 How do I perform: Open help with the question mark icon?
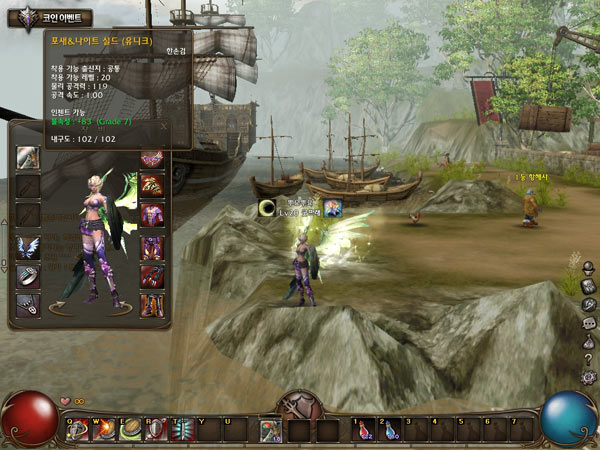tap(589, 359)
